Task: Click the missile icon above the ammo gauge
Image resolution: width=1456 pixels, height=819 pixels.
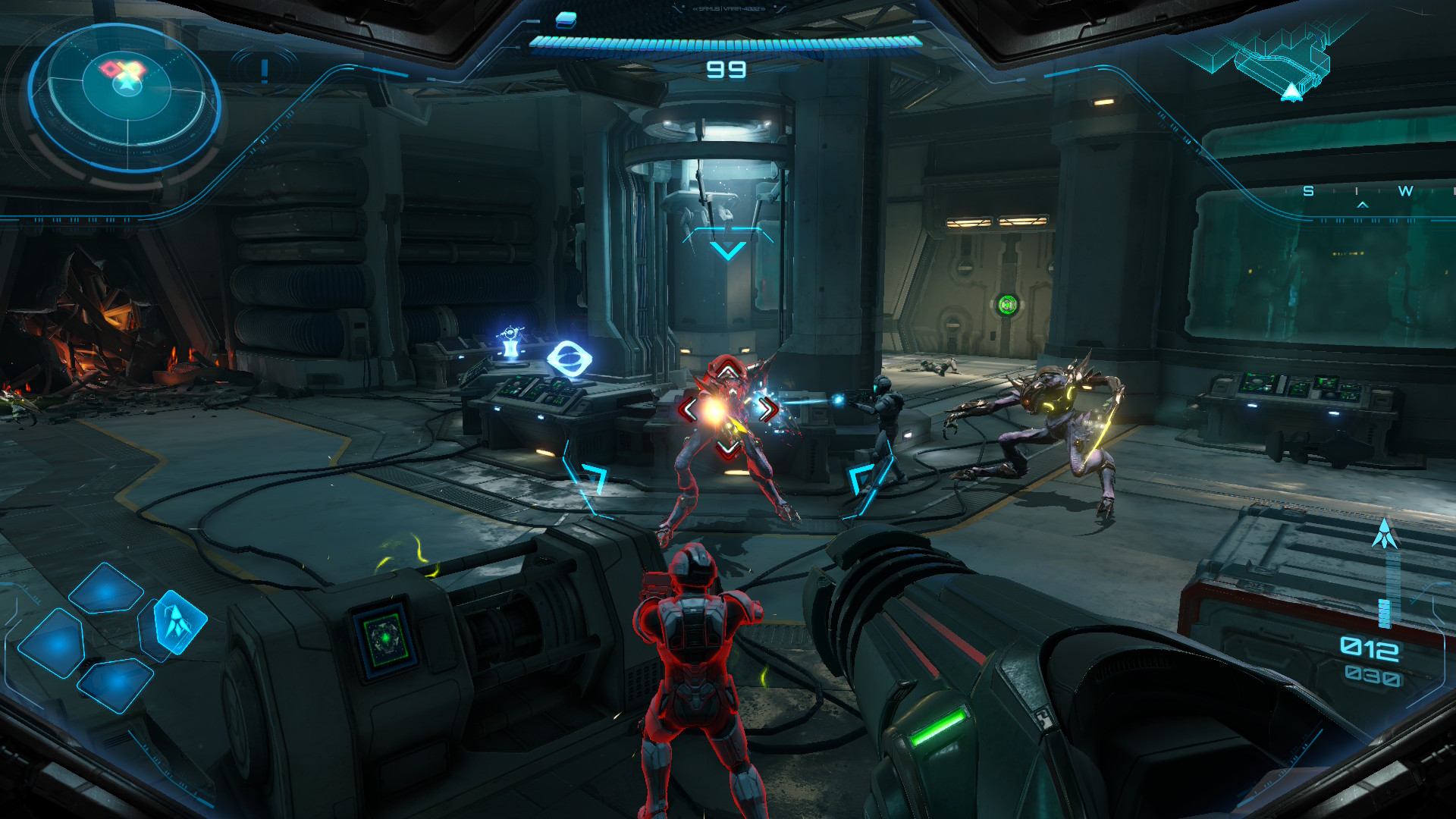Action: 1385,534
